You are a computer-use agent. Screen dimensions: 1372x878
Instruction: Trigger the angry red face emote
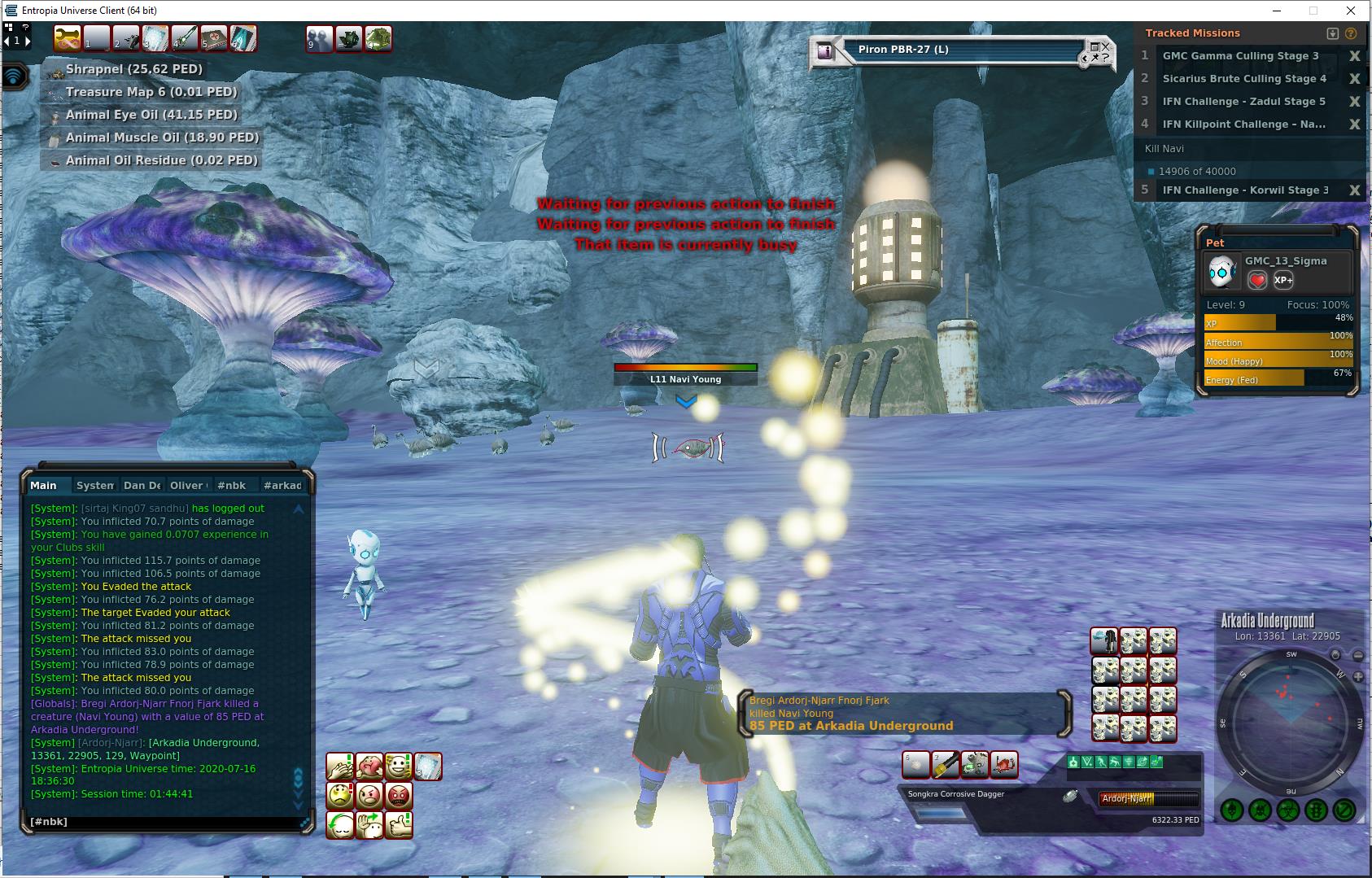tap(399, 795)
